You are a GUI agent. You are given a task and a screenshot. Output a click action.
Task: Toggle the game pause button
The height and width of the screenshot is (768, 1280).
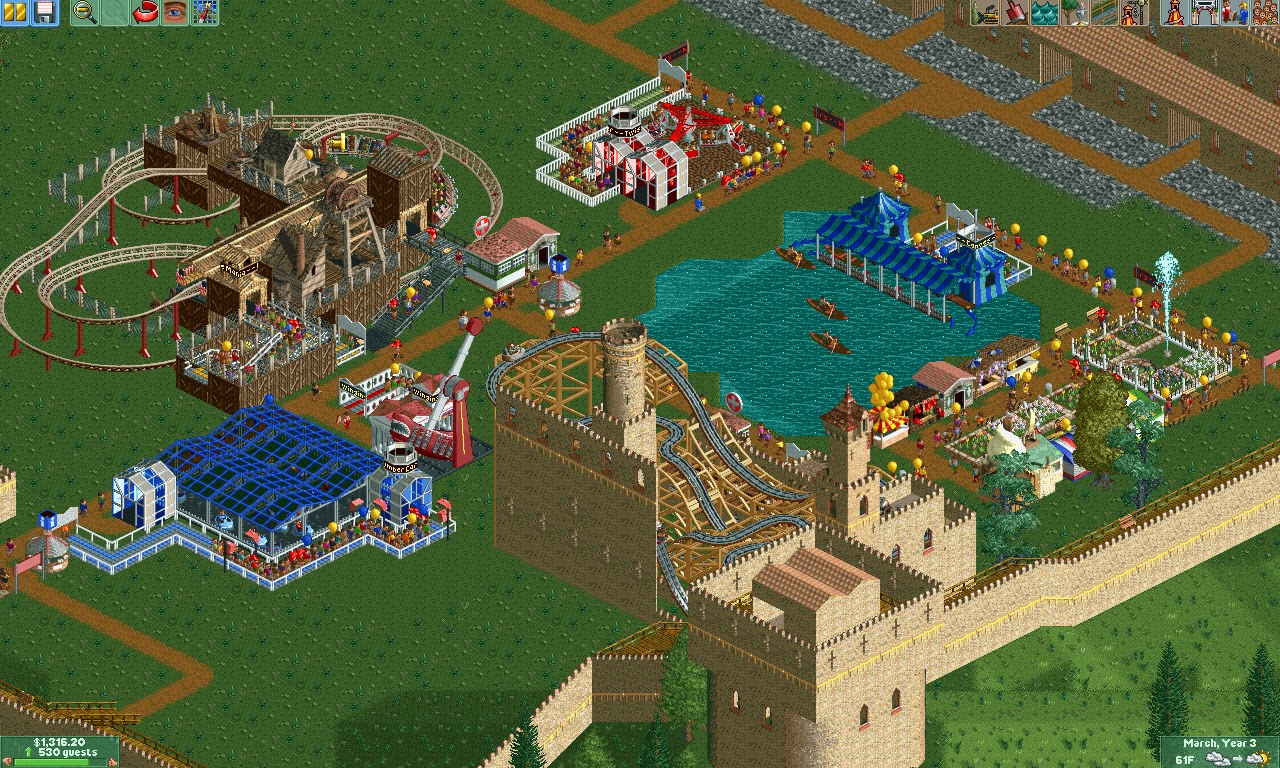point(15,12)
